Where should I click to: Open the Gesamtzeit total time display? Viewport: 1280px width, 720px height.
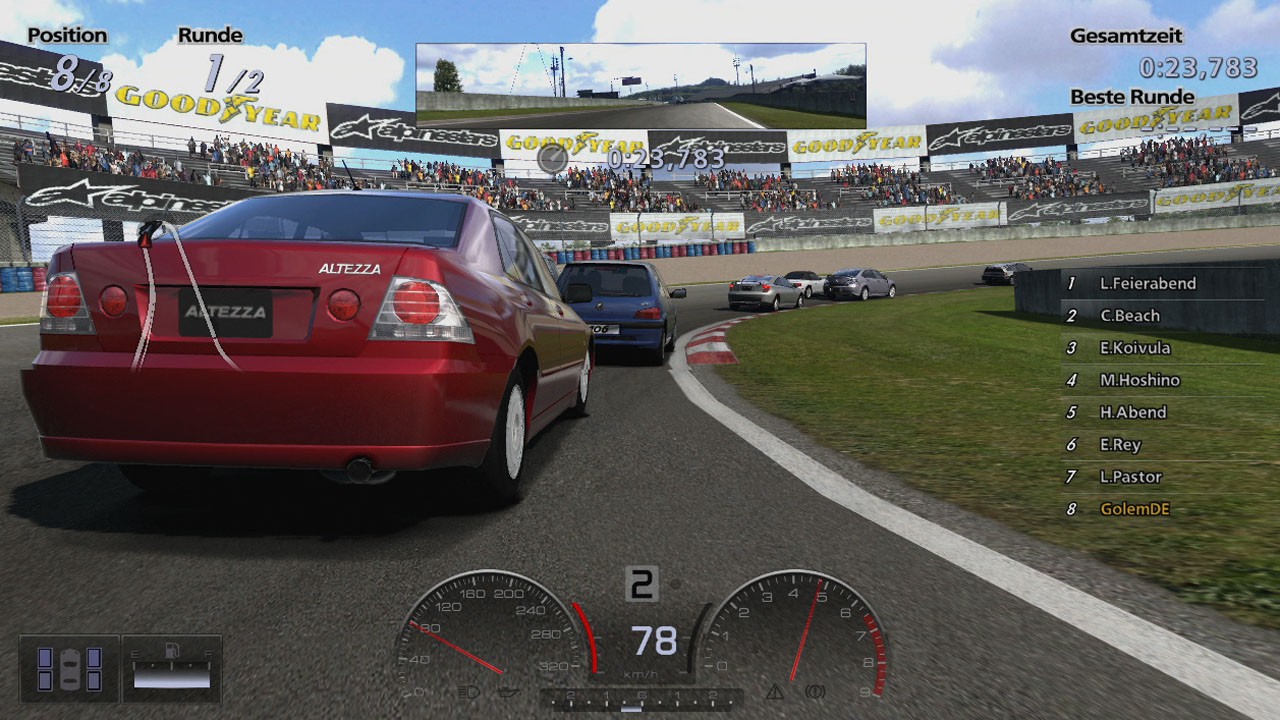coord(1126,36)
